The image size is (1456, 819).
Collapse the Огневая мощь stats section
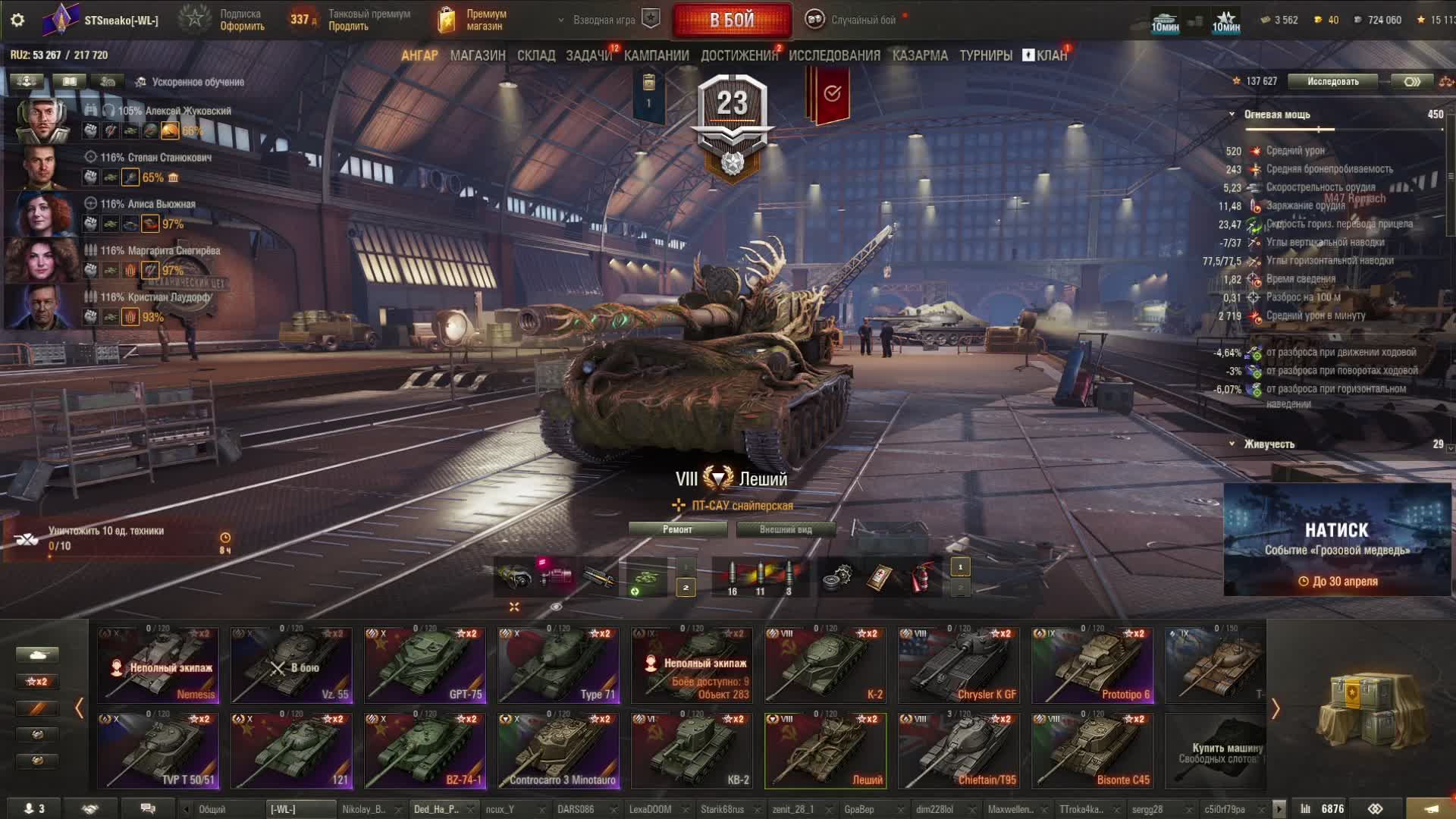pos(1232,115)
